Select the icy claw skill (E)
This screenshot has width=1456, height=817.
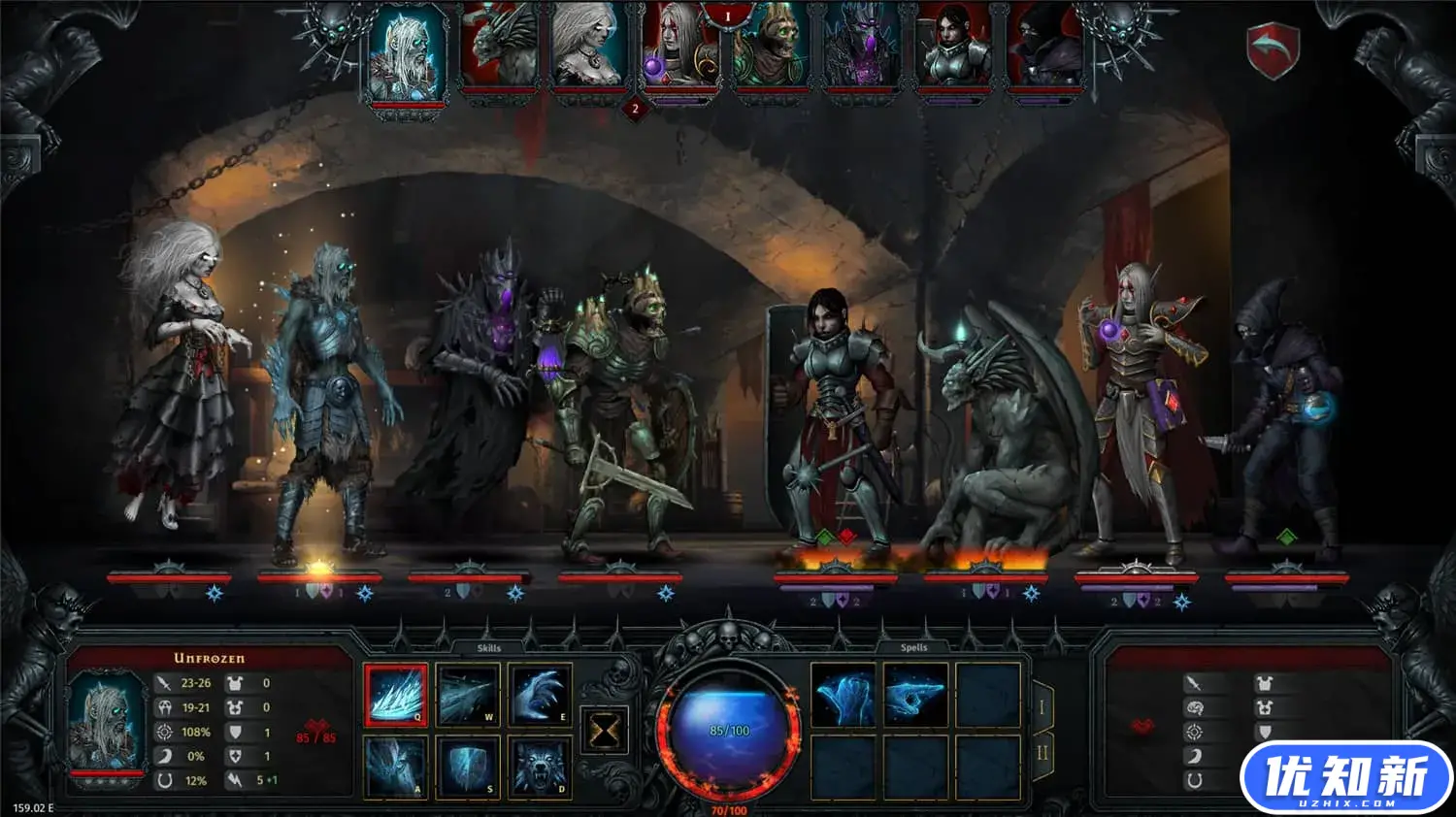point(540,695)
